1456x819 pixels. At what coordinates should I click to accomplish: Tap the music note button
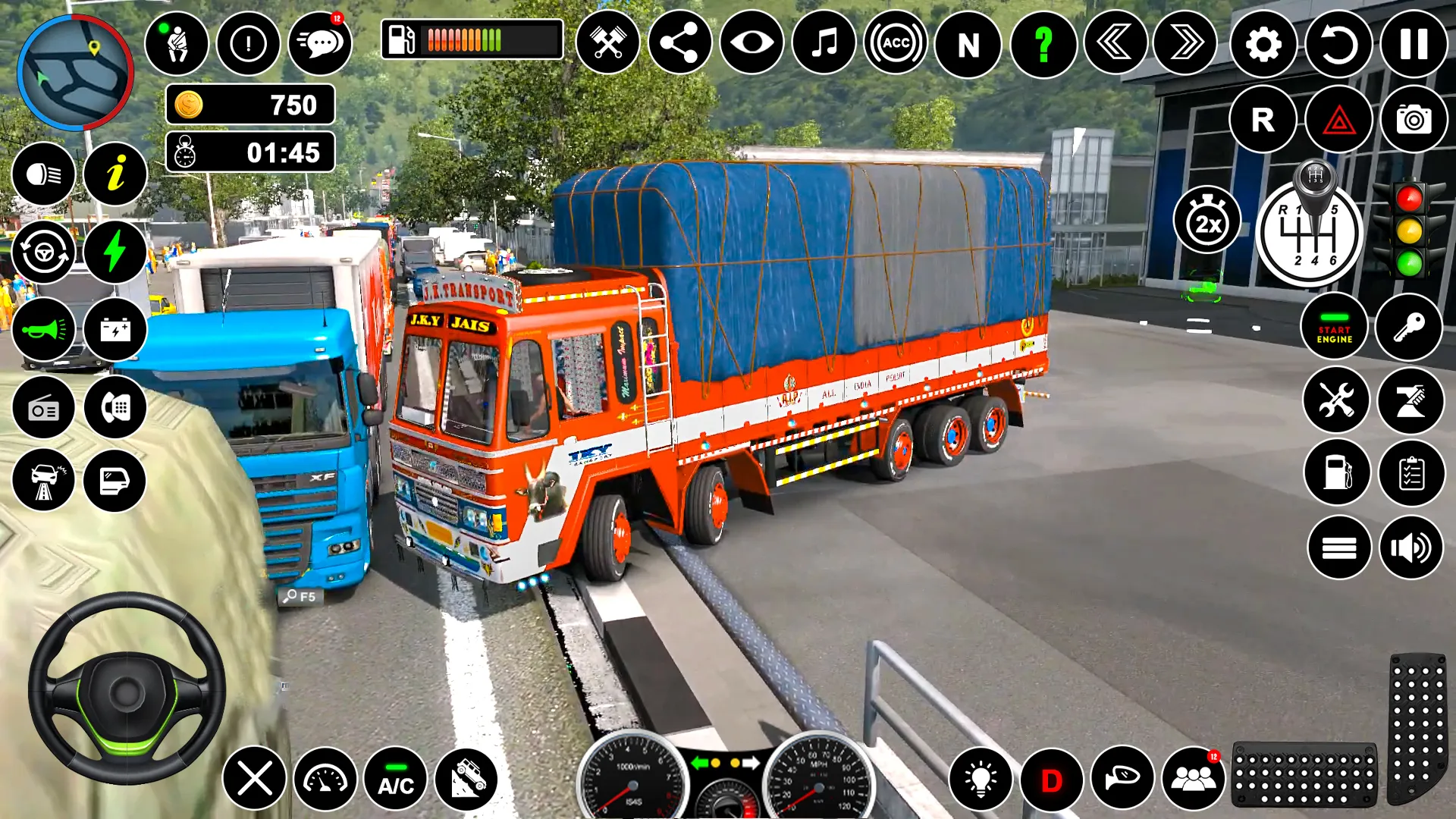824,43
